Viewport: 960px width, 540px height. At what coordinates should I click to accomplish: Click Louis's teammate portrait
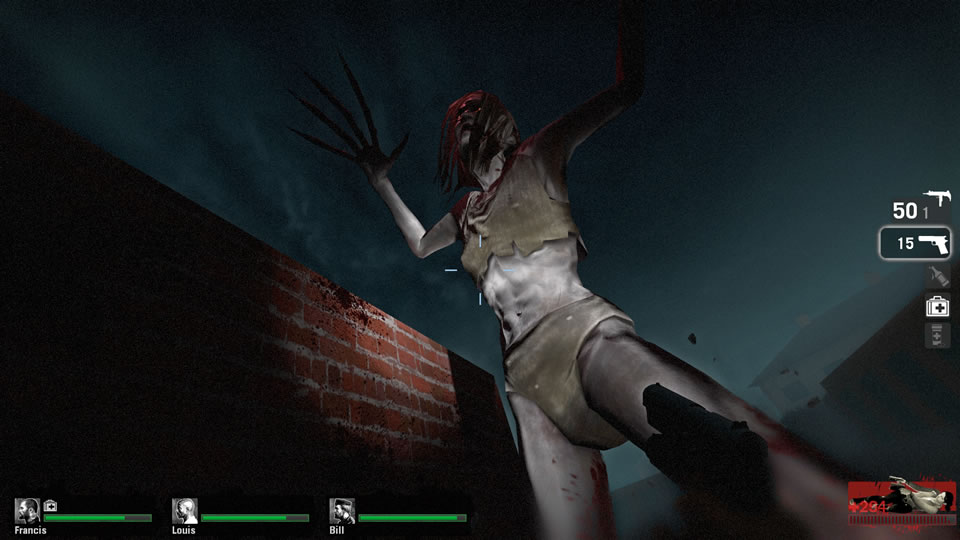click(184, 511)
